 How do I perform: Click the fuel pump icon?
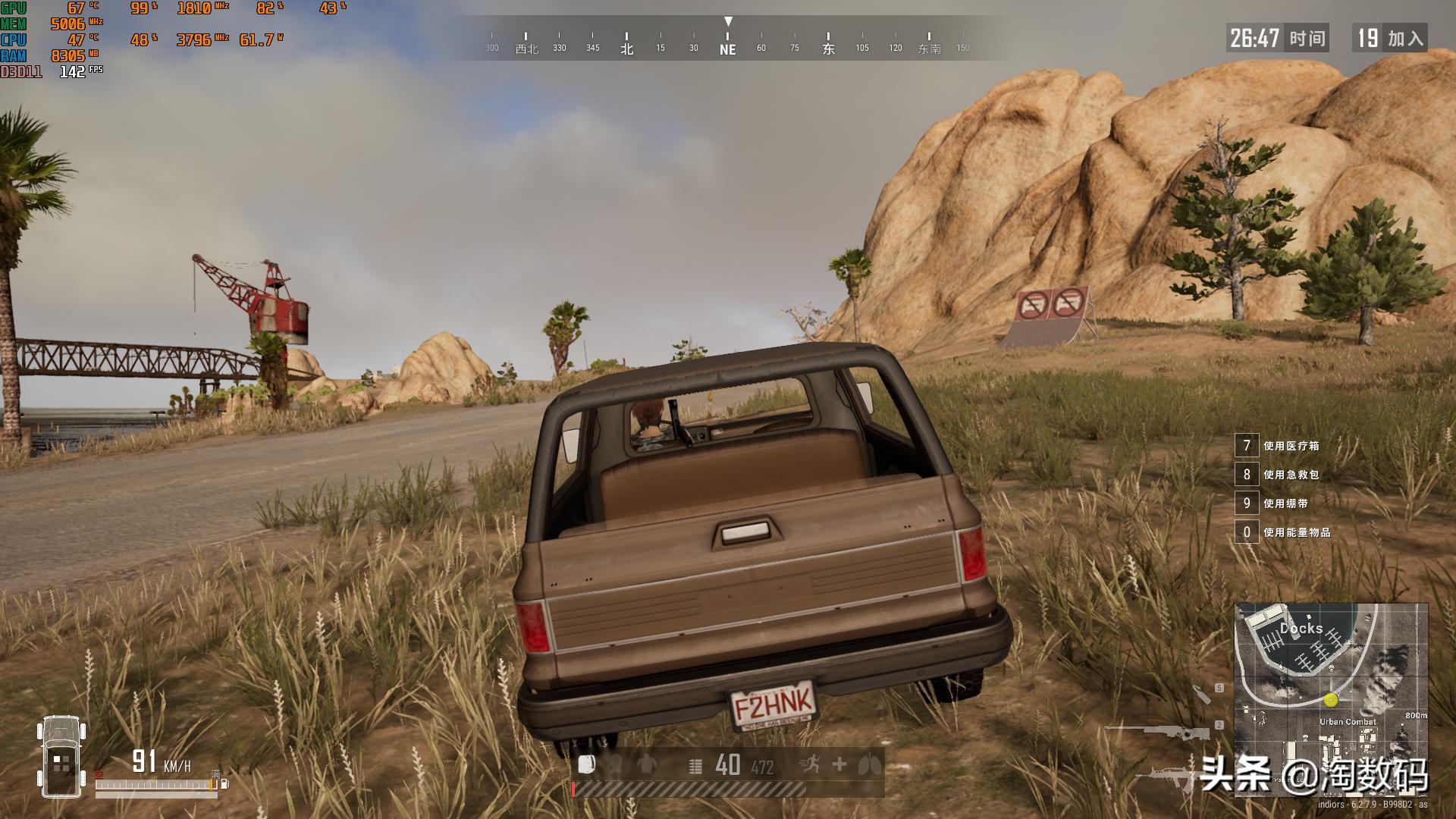click(224, 784)
